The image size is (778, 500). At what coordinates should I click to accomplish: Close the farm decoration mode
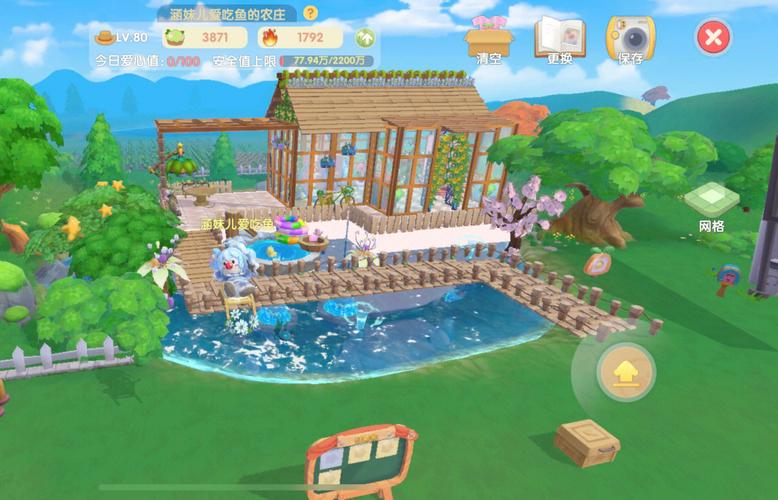coord(712,38)
